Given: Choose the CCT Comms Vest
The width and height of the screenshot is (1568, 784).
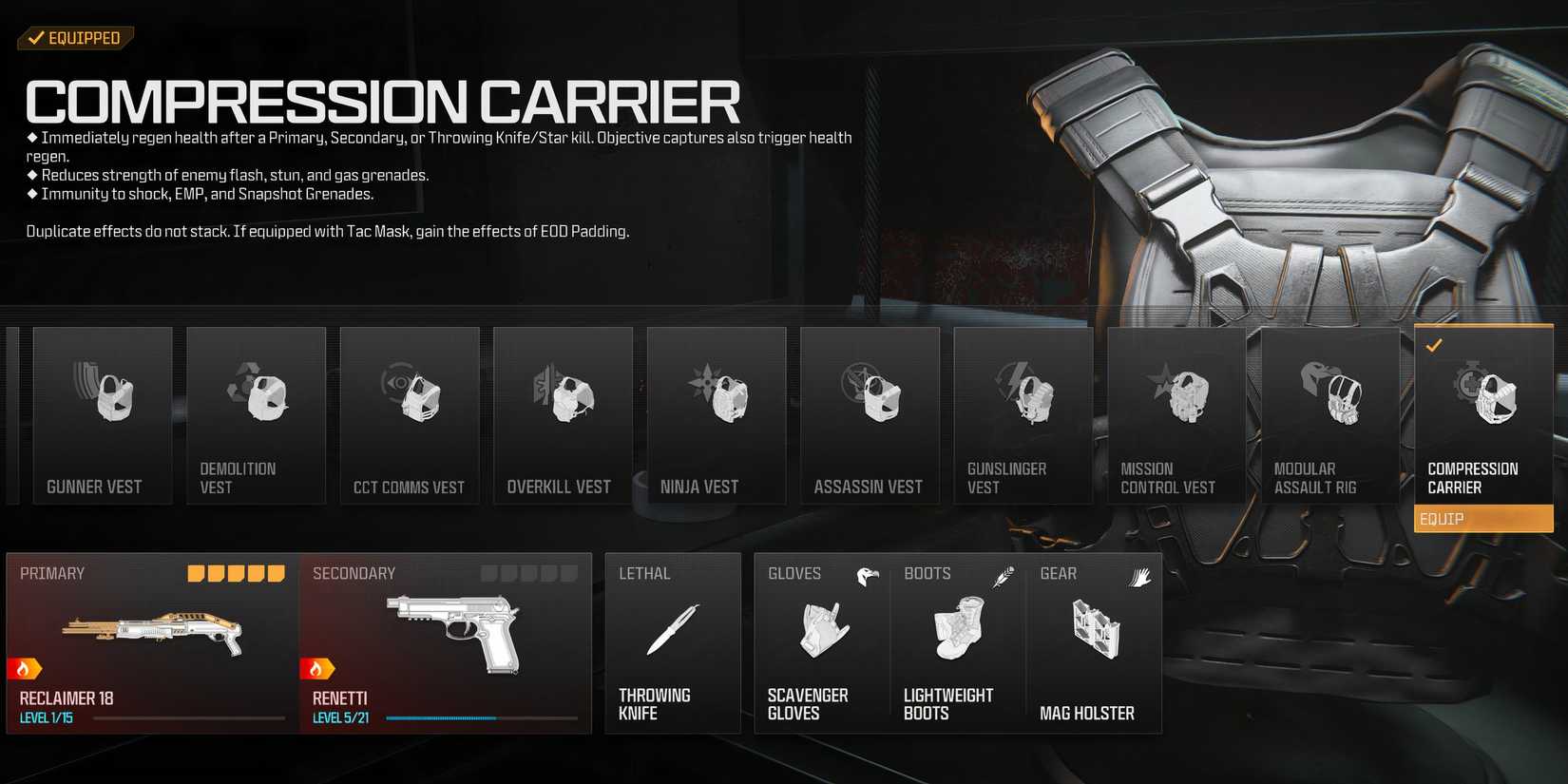Looking at the screenshot, I should point(410,413).
